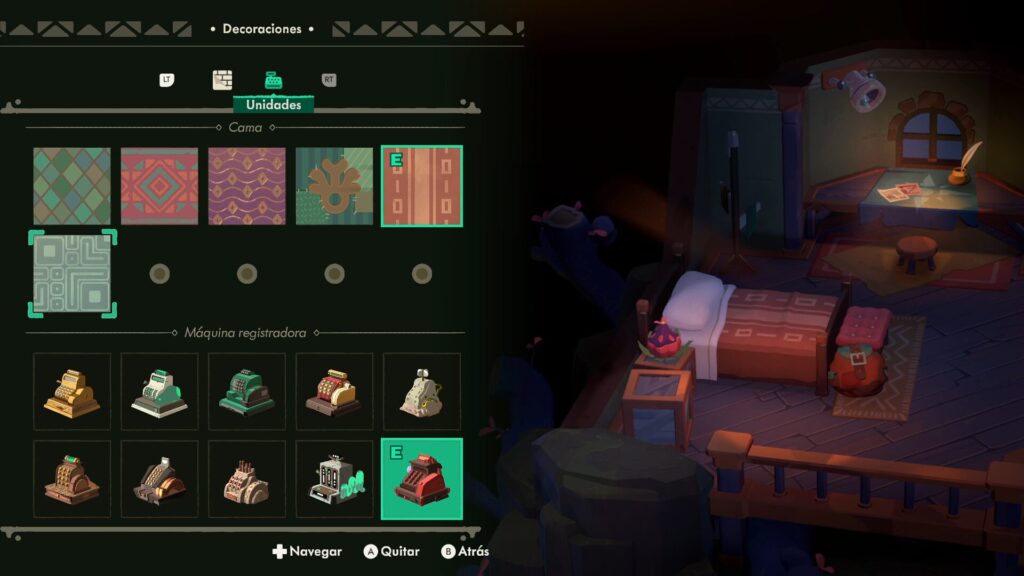Pick the purple wavy-pattern bed cover
This screenshot has height=576, width=1024.
247,186
